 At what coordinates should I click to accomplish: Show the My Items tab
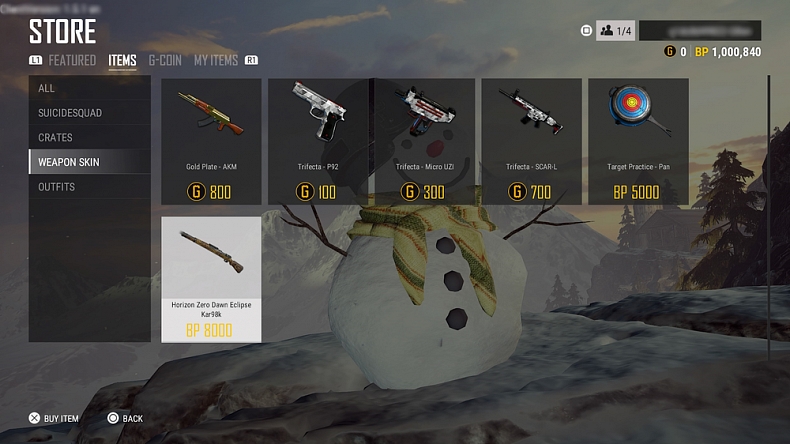[216, 61]
